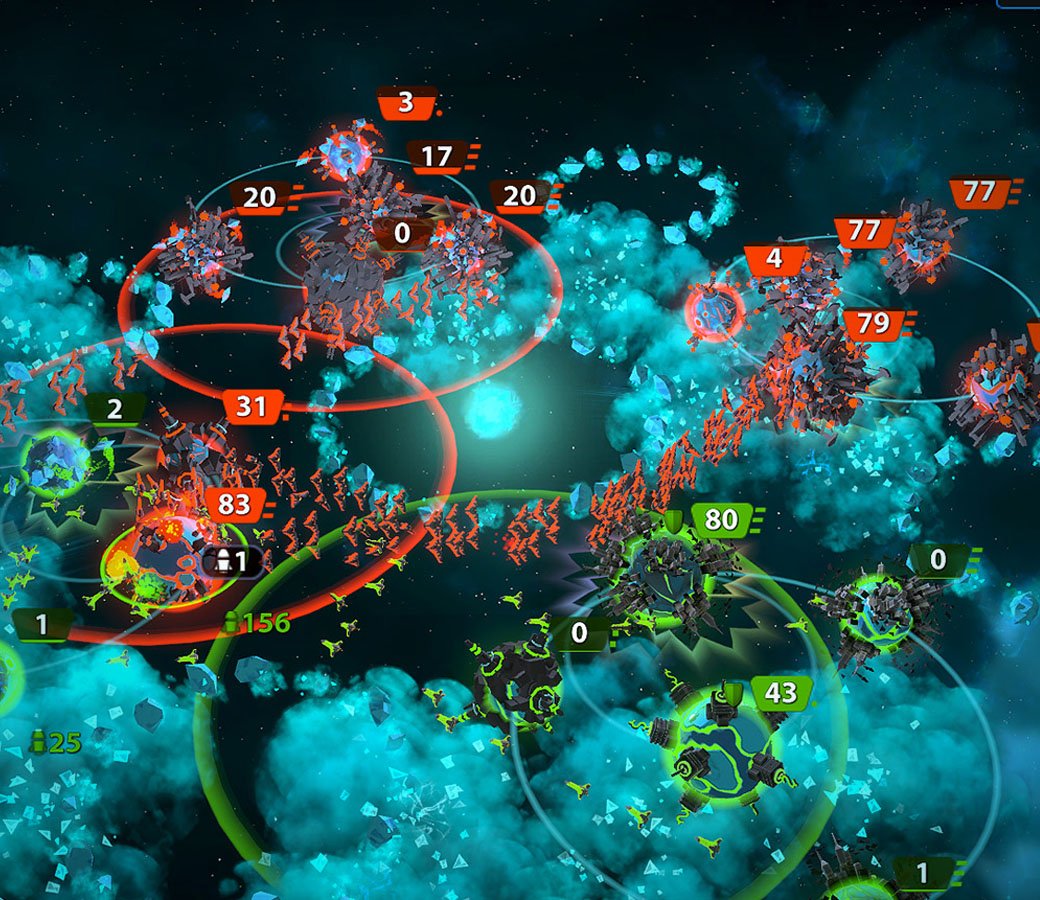Select the red planet badge showing 17
The width and height of the screenshot is (1040, 900).
pyautogui.click(x=437, y=156)
